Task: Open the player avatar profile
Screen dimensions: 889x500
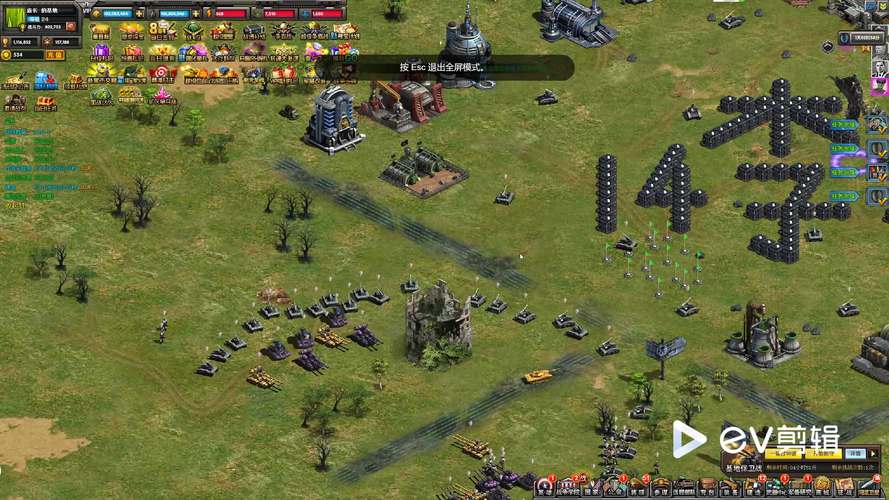Action: tap(16, 17)
